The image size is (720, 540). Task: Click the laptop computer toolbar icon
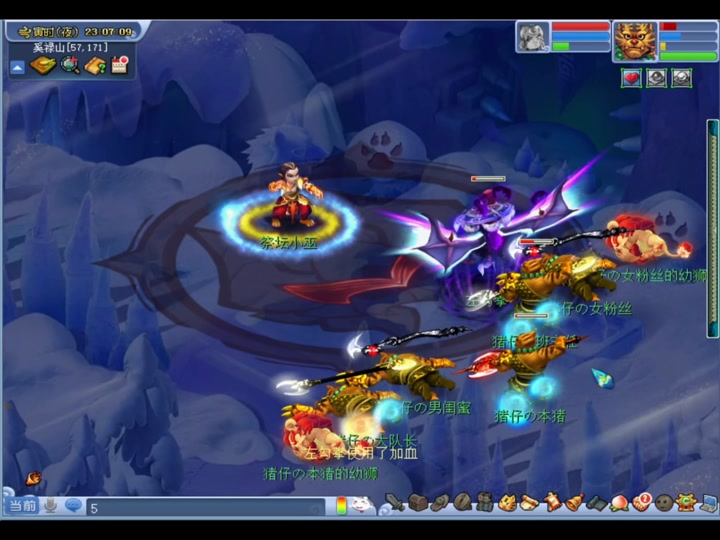point(708,502)
